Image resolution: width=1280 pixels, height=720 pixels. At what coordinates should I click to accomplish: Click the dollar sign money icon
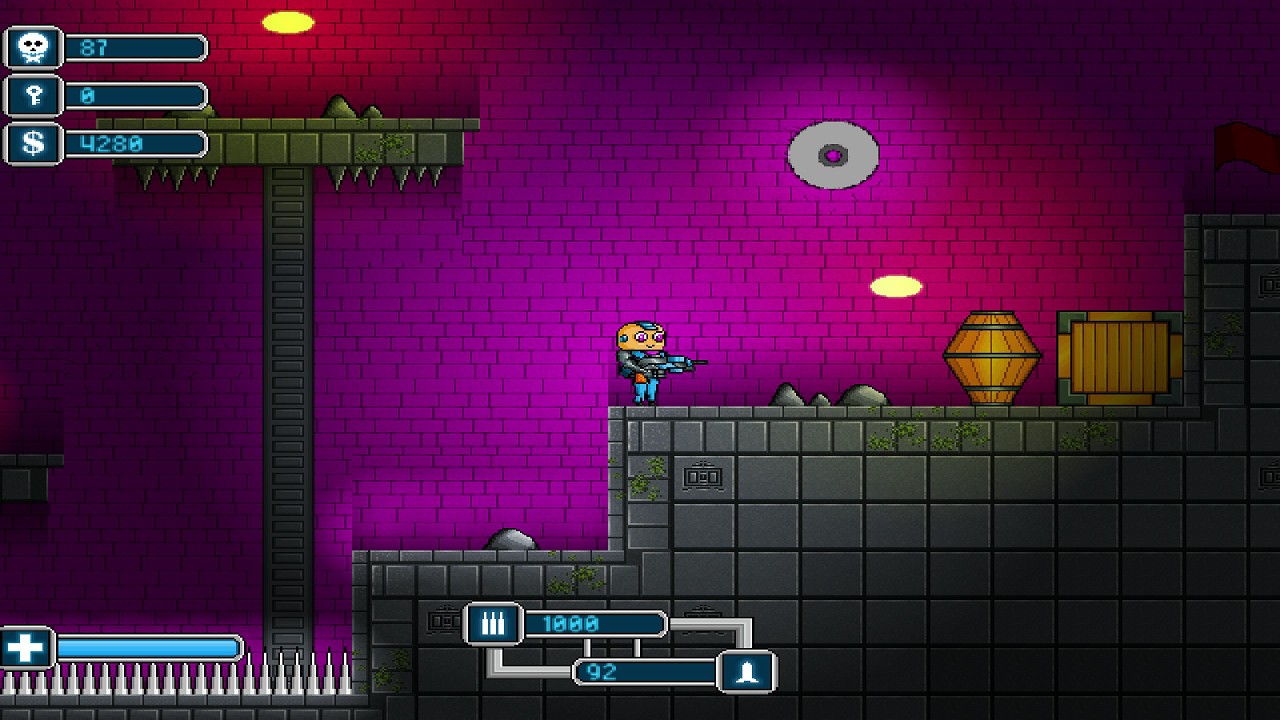(34, 143)
